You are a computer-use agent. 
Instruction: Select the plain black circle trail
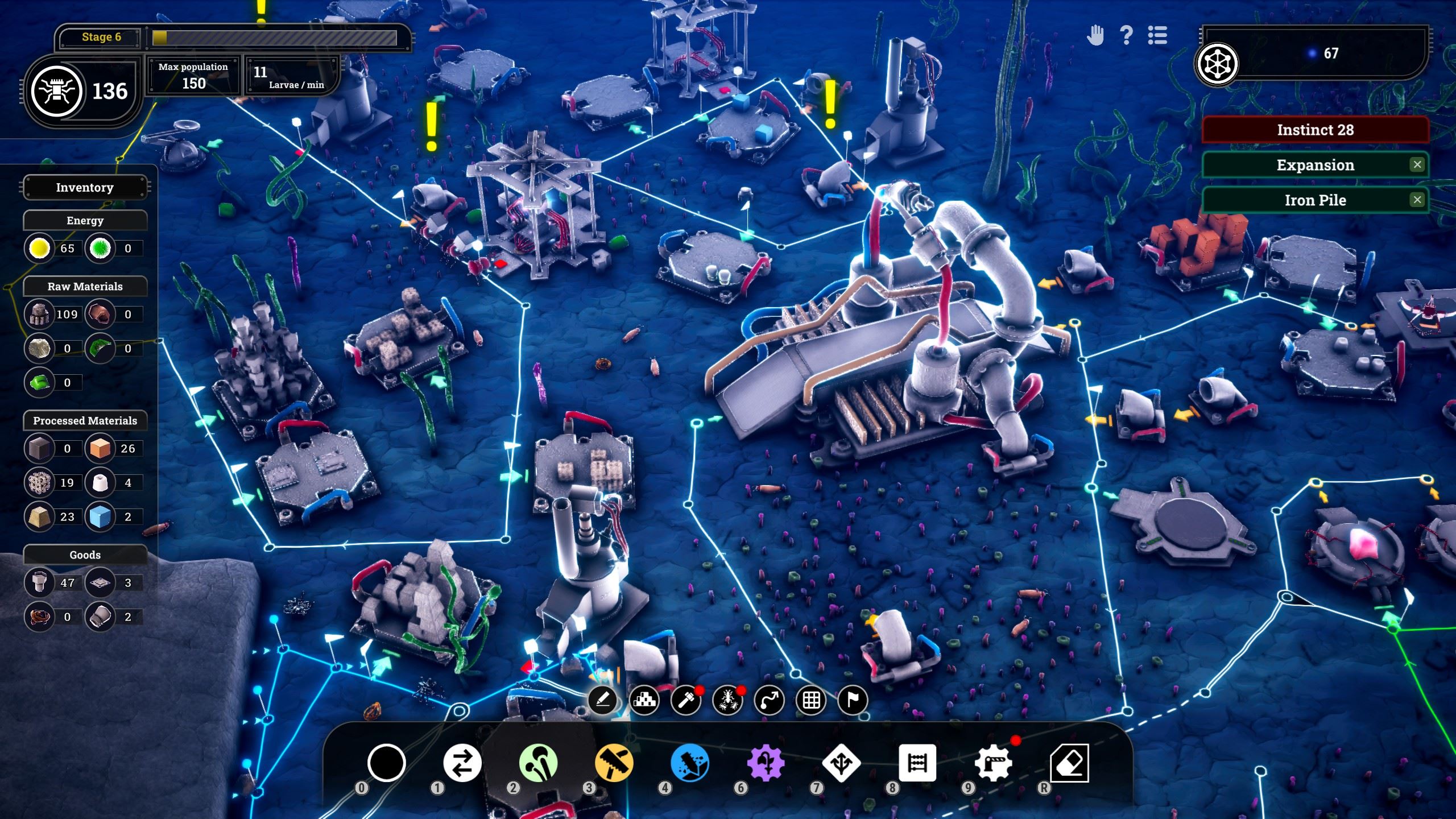(386, 763)
